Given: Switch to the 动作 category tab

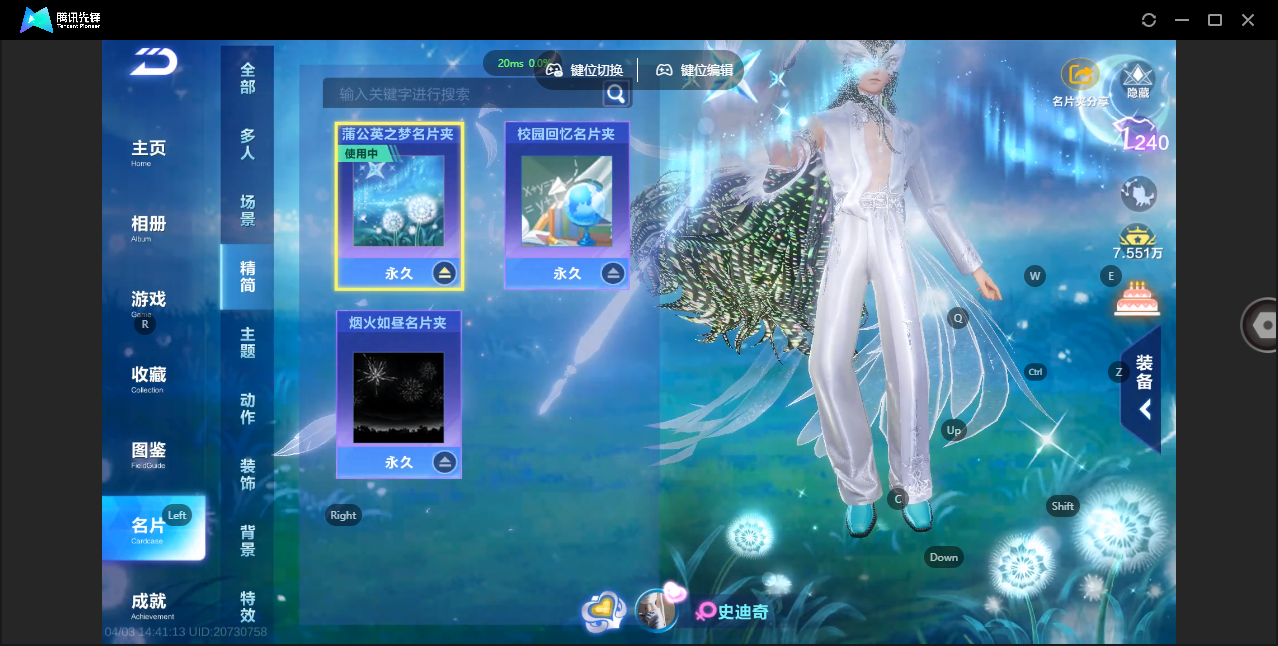Looking at the screenshot, I should 247,409.
